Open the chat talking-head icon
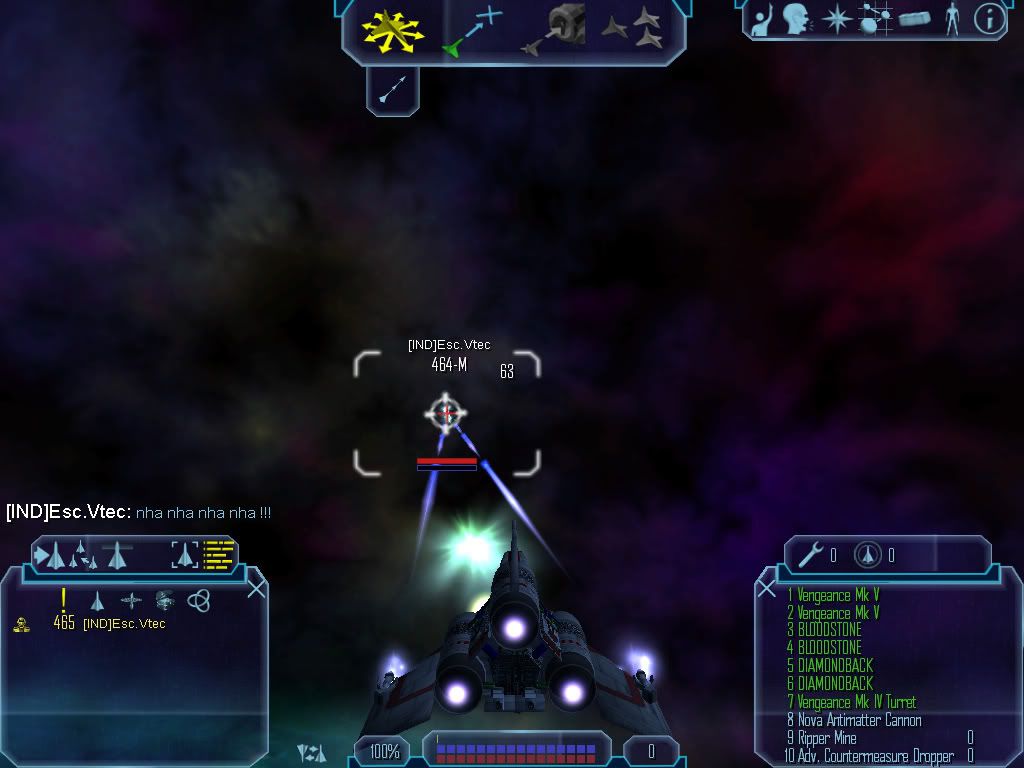This screenshot has height=768, width=1024. [x=796, y=19]
